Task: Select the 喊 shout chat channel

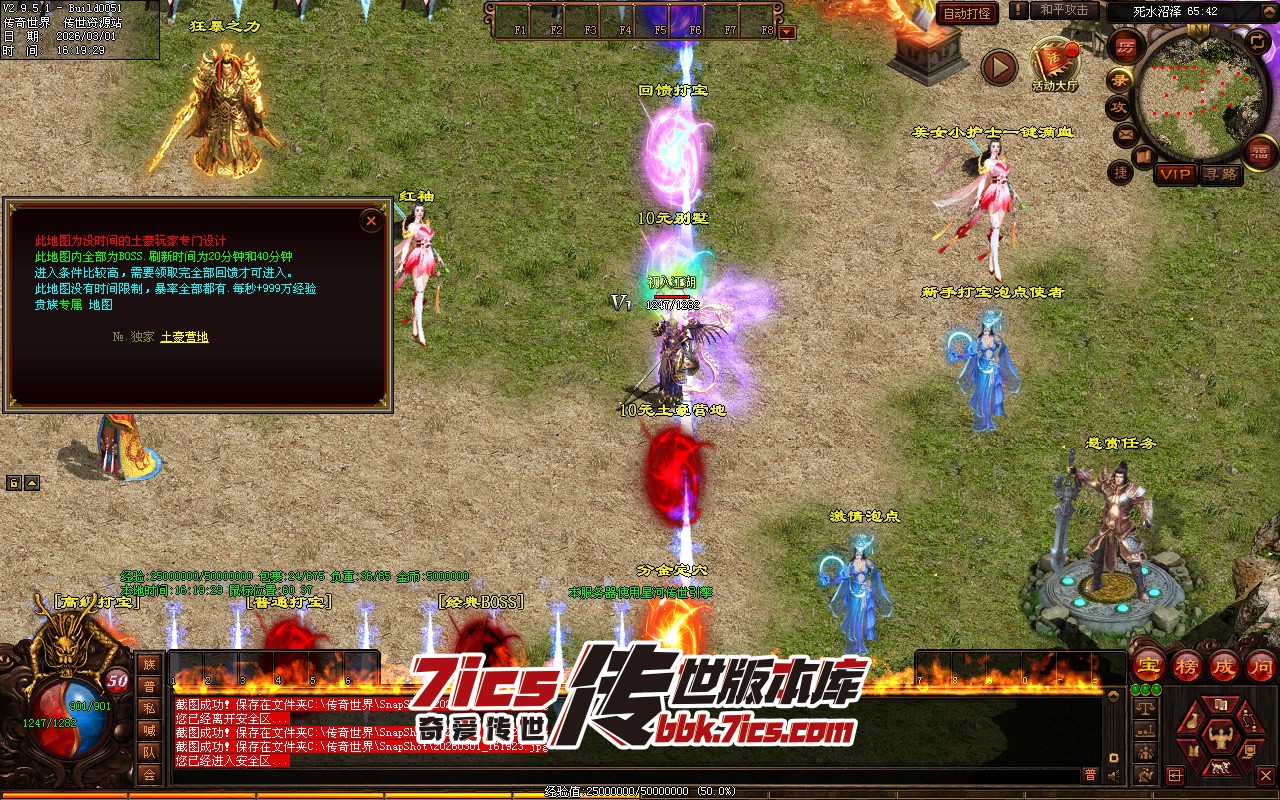Action: (149, 730)
